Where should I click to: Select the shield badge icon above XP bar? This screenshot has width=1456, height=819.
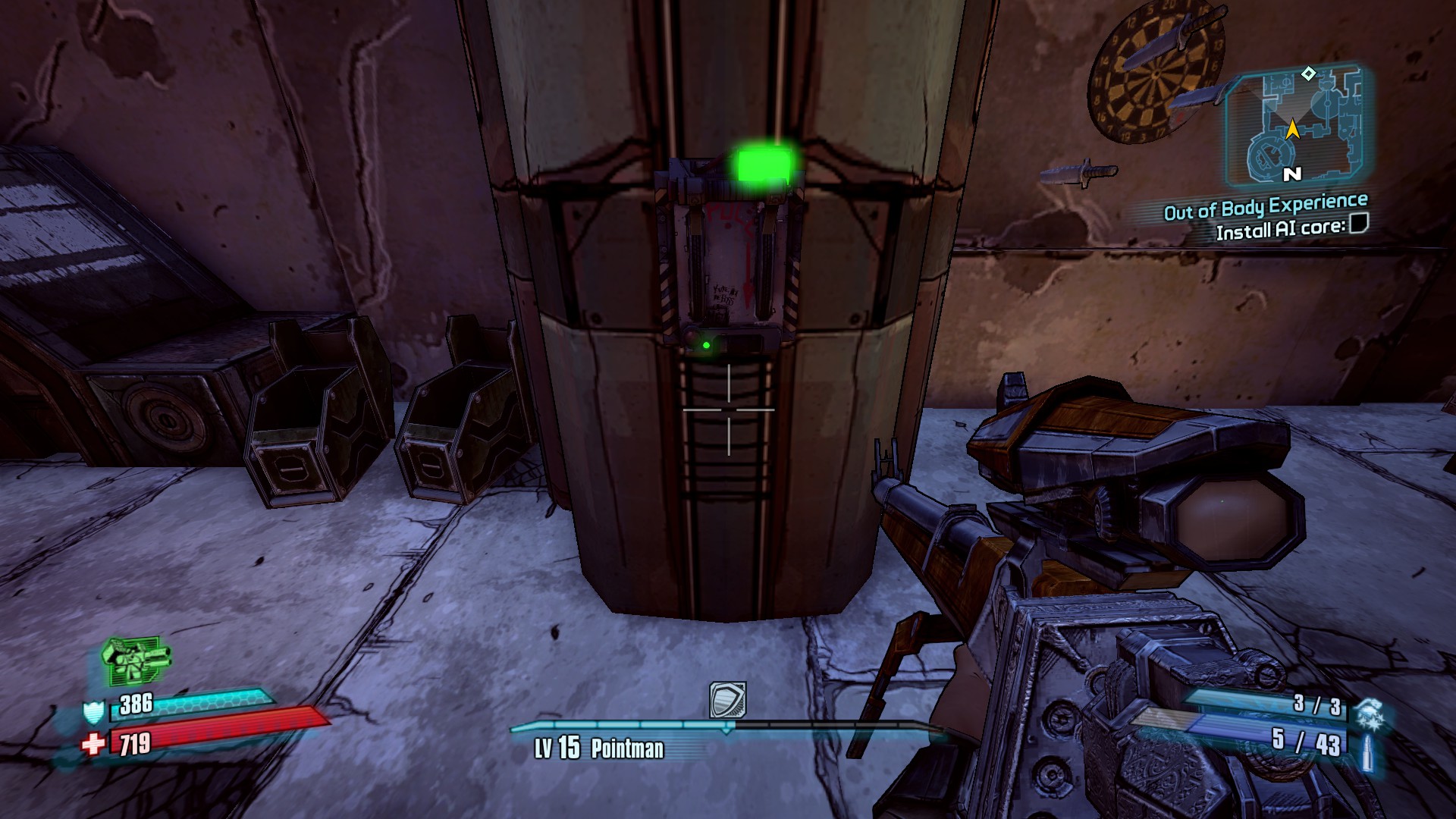pyautogui.click(x=727, y=699)
